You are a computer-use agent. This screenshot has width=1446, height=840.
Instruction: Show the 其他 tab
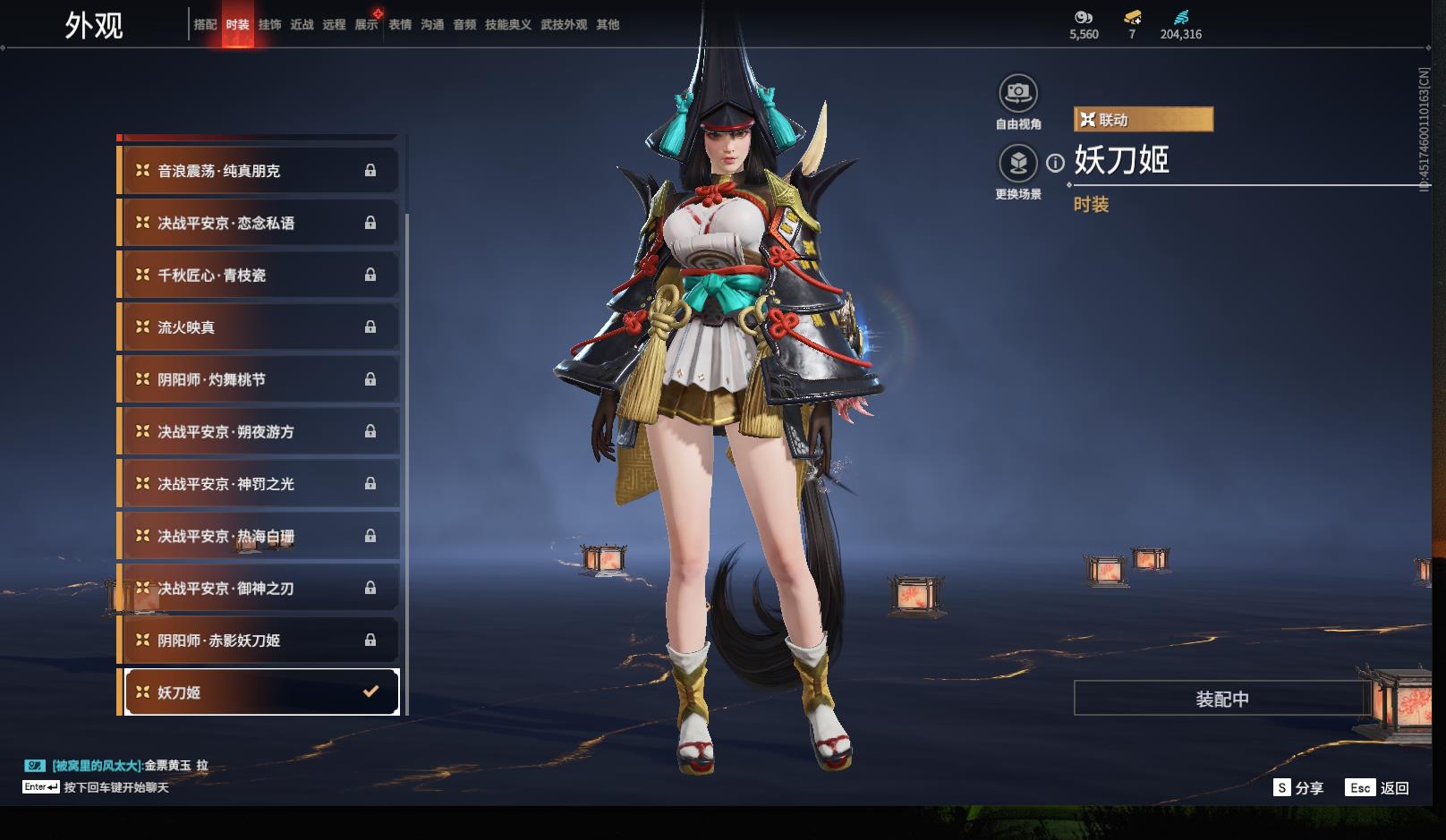point(608,25)
